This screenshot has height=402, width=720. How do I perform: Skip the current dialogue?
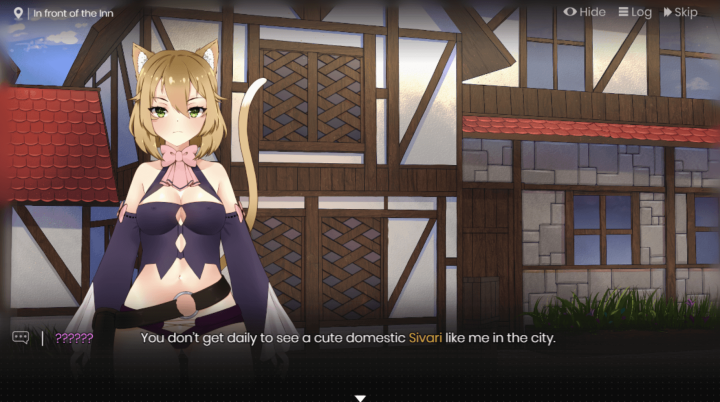pyautogui.click(x=680, y=12)
